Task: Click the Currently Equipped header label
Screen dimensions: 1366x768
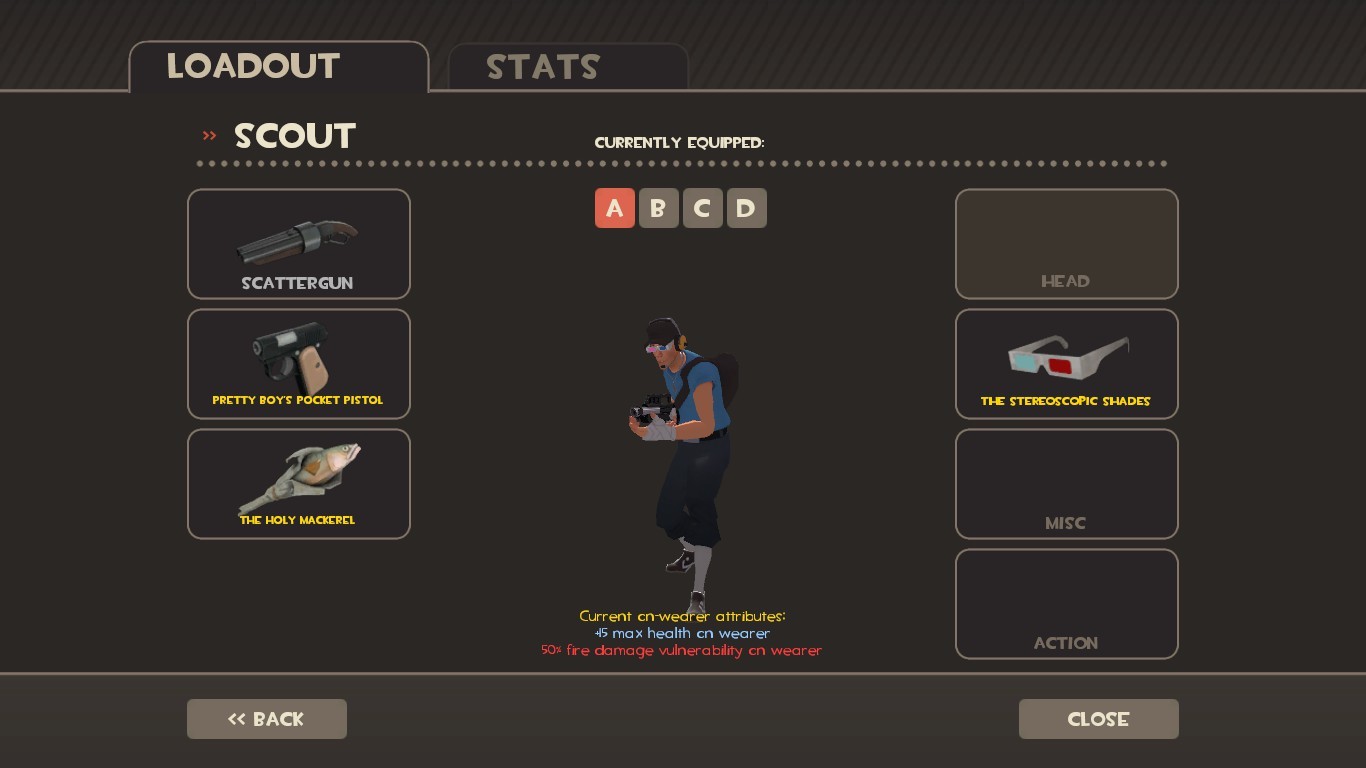Action: tap(680, 142)
